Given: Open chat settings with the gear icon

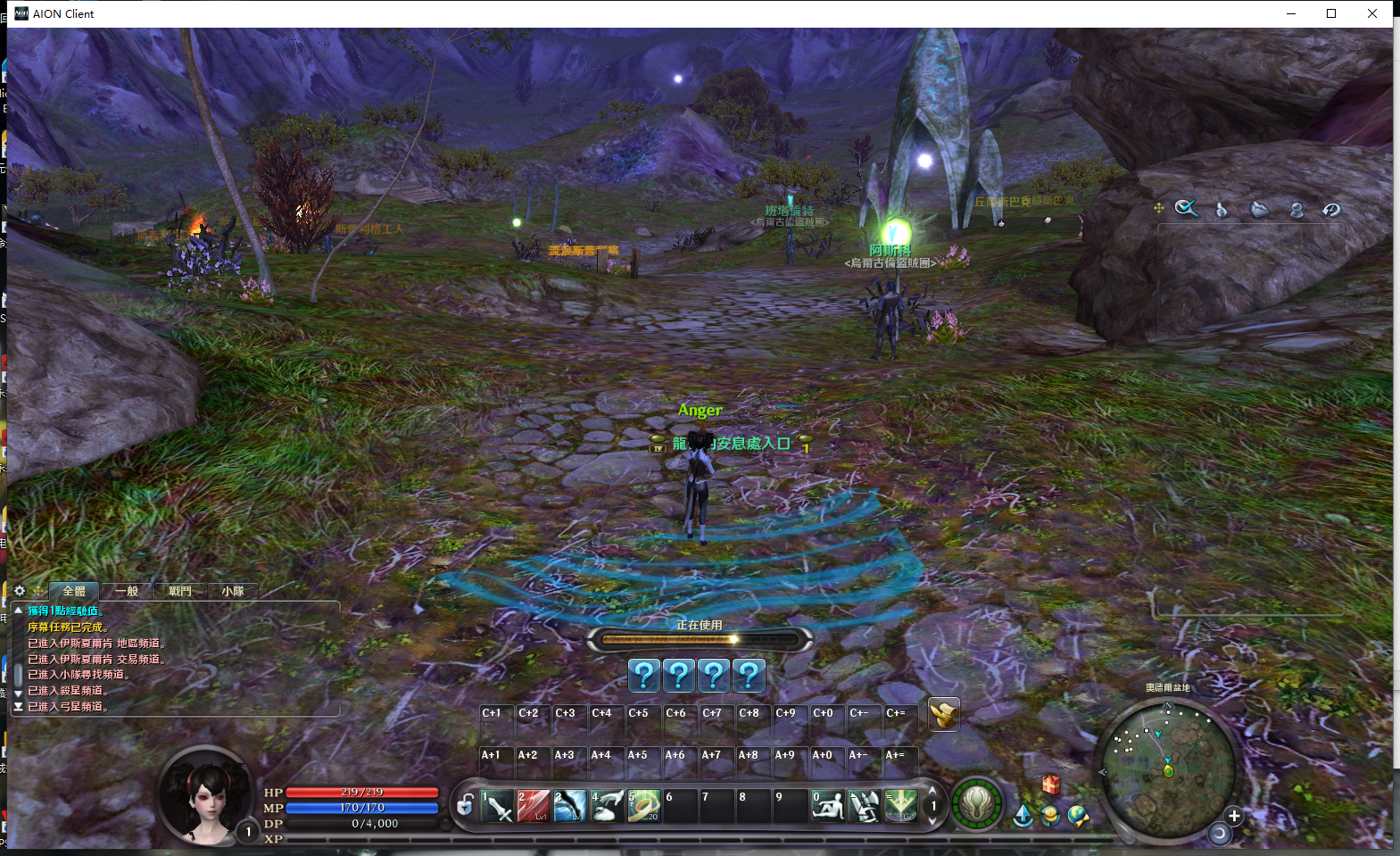Looking at the screenshot, I should tap(20, 591).
